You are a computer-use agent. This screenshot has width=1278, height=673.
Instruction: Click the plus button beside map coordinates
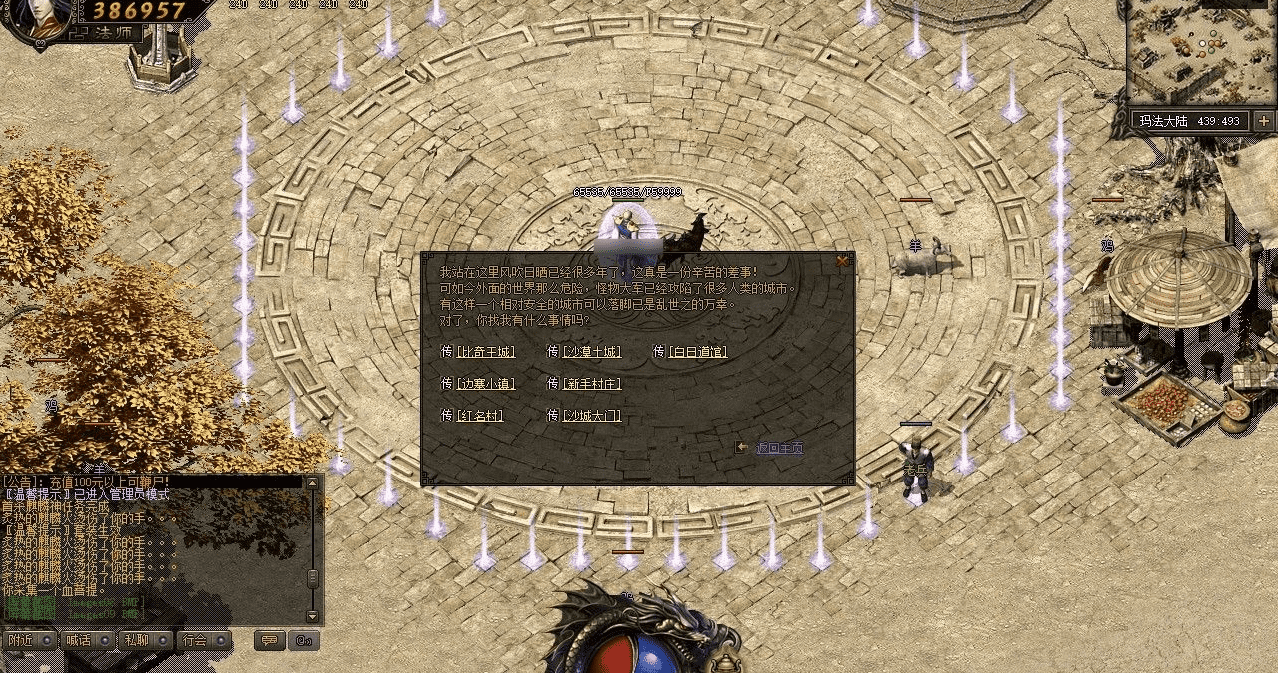pos(1264,121)
